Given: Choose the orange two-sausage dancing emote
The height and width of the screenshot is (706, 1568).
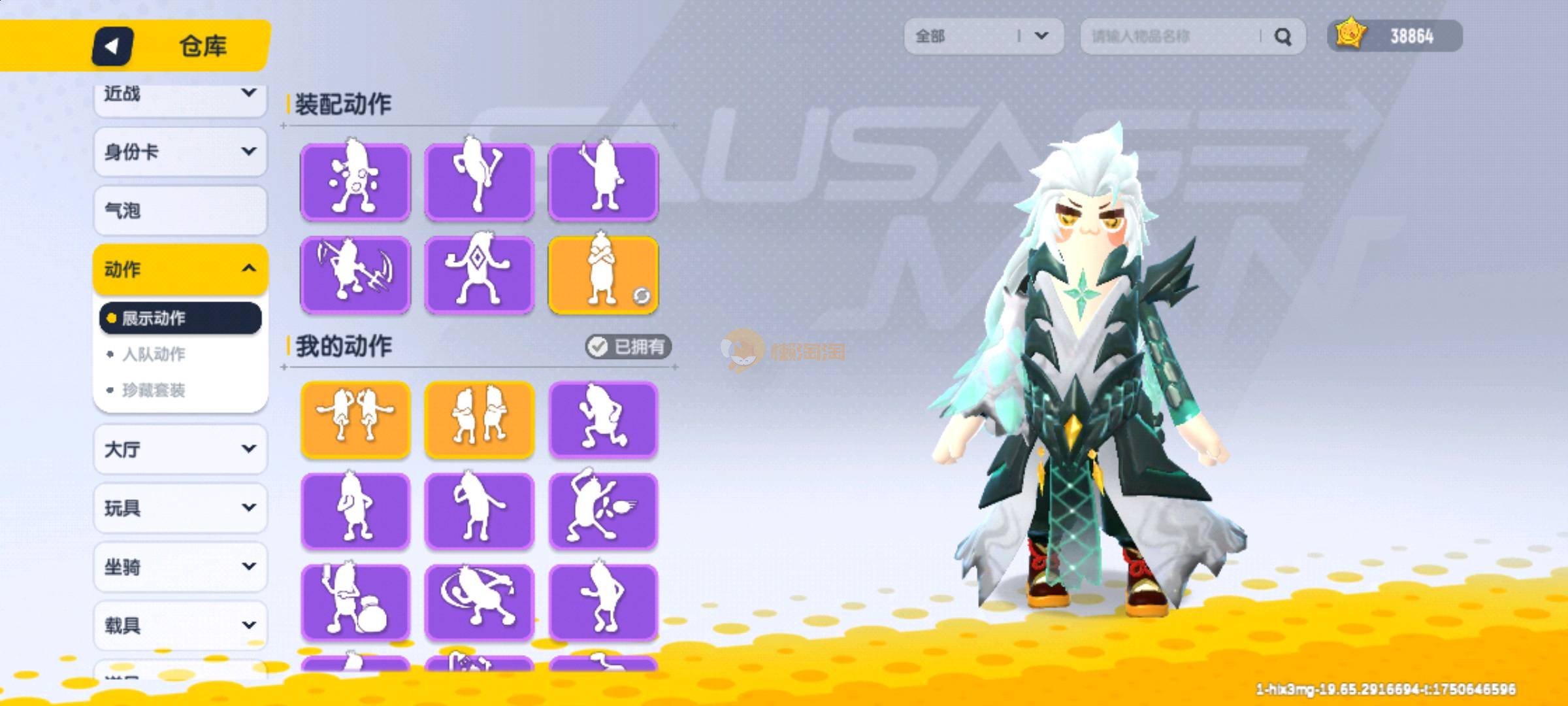Looking at the screenshot, I should click(355, 419).
